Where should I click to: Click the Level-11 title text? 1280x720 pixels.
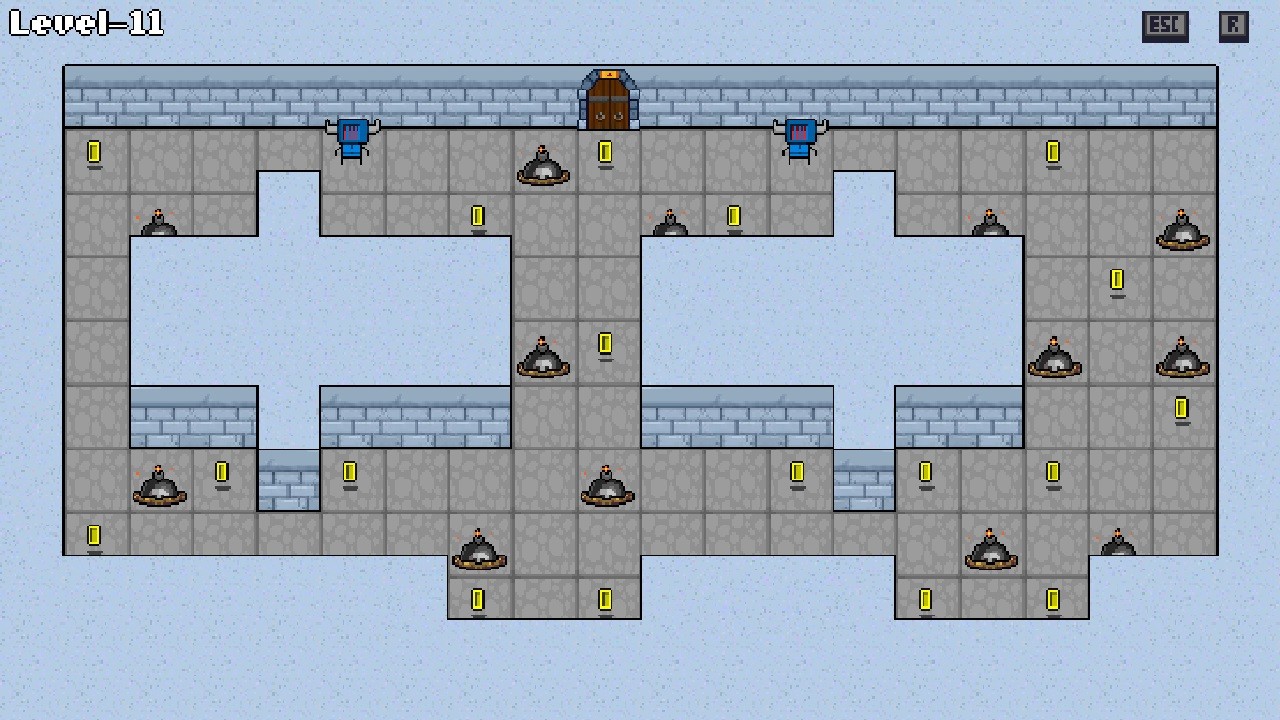[85, 25]
